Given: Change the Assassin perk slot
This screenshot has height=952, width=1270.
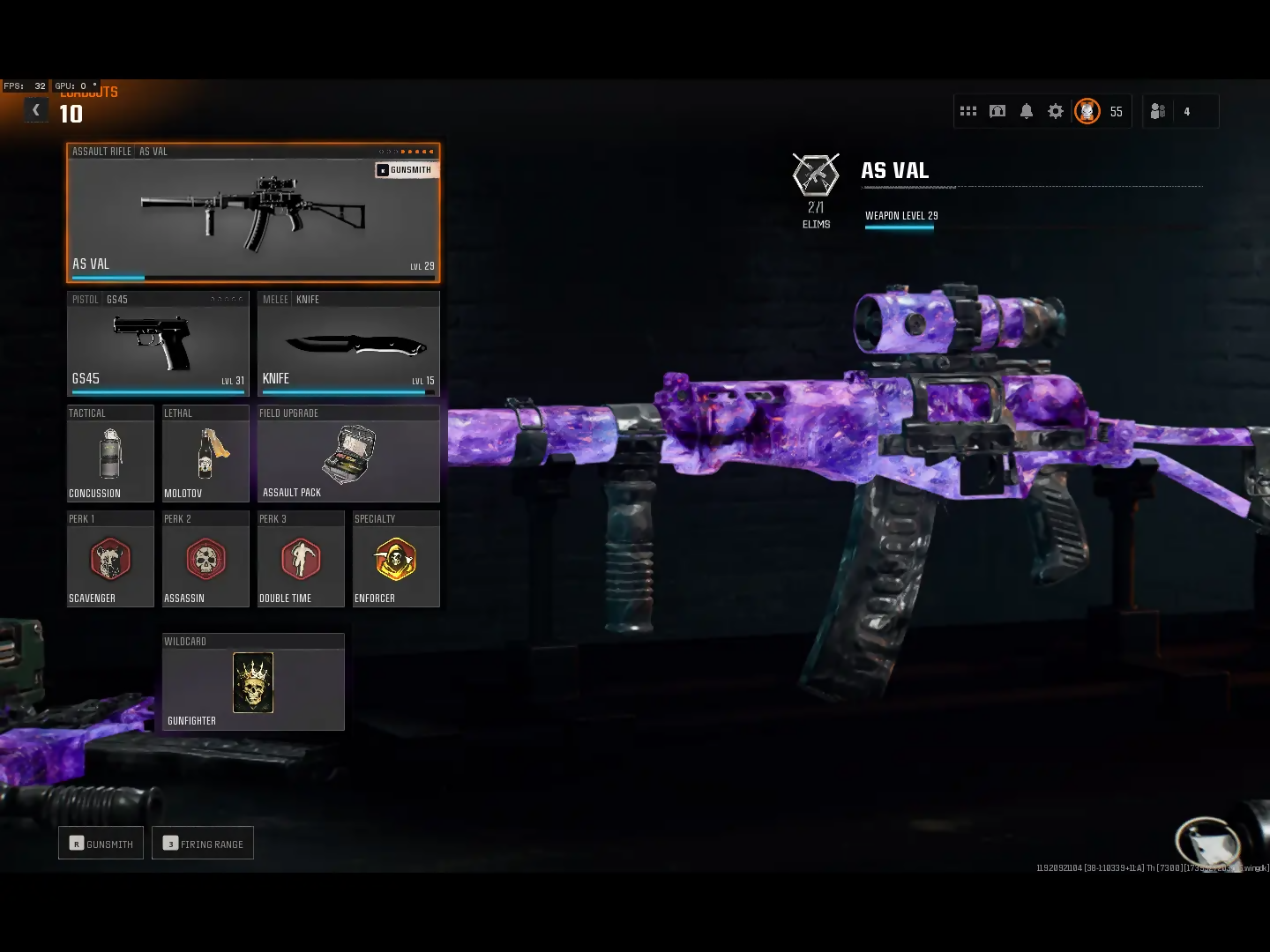Looking at the screenshot, I should (x=205, y=560).
